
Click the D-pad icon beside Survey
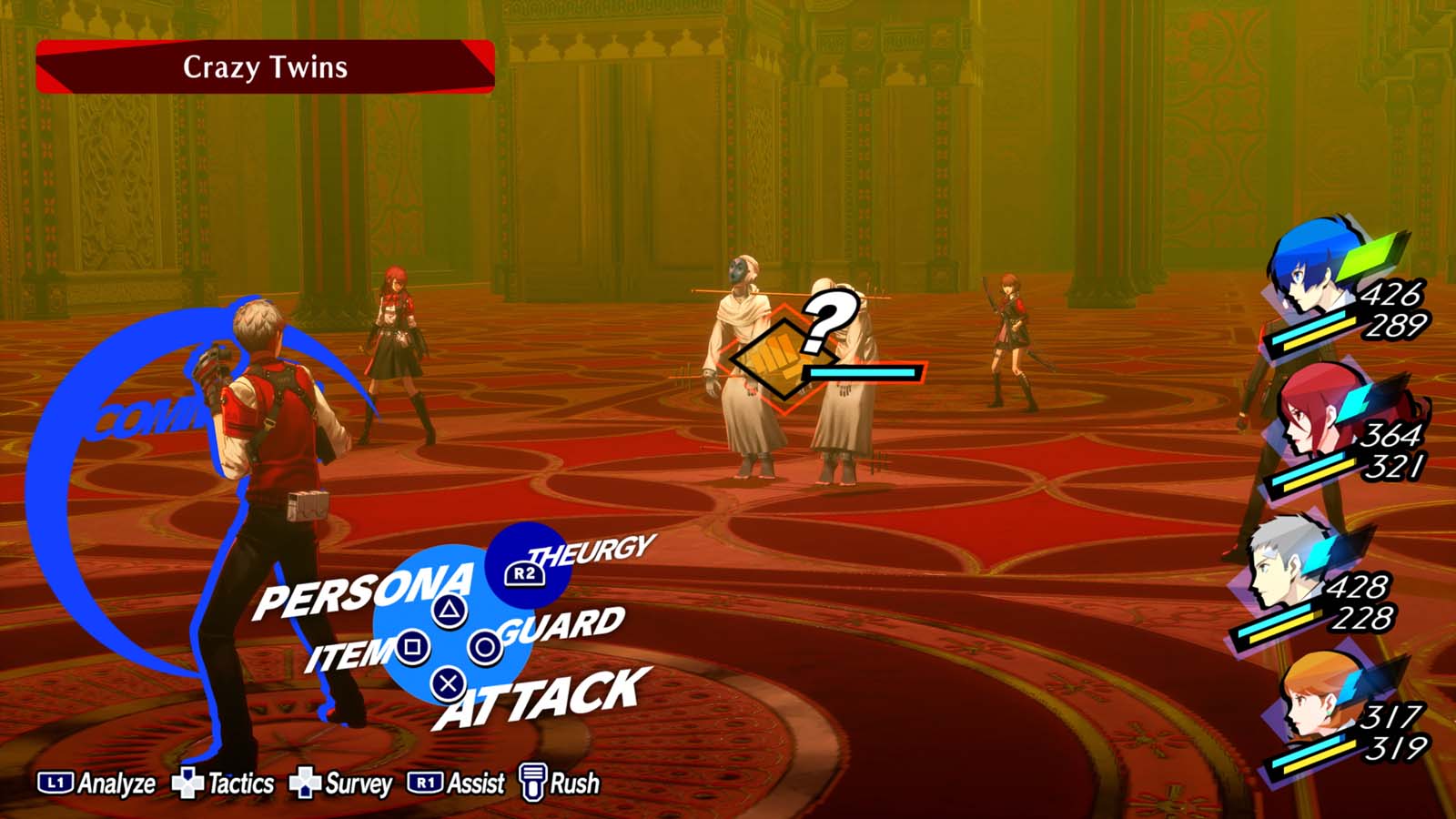307,781
